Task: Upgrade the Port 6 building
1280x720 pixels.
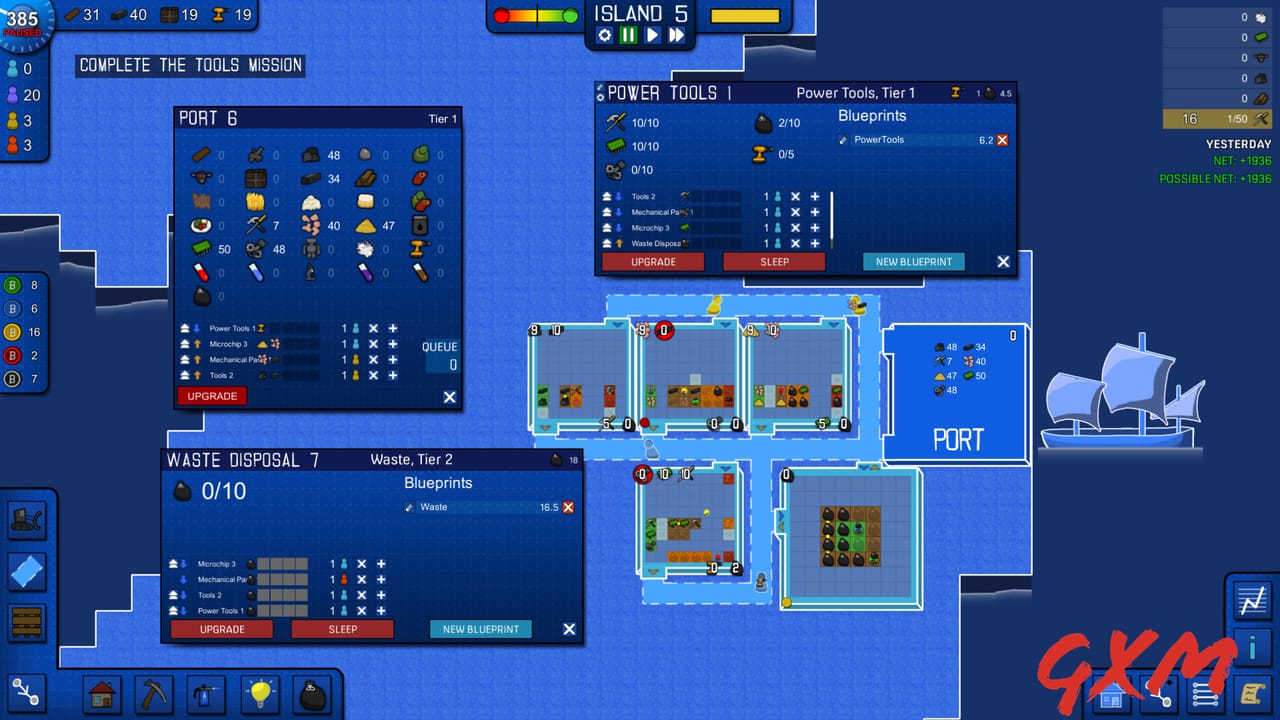Action: click(211, 396)
